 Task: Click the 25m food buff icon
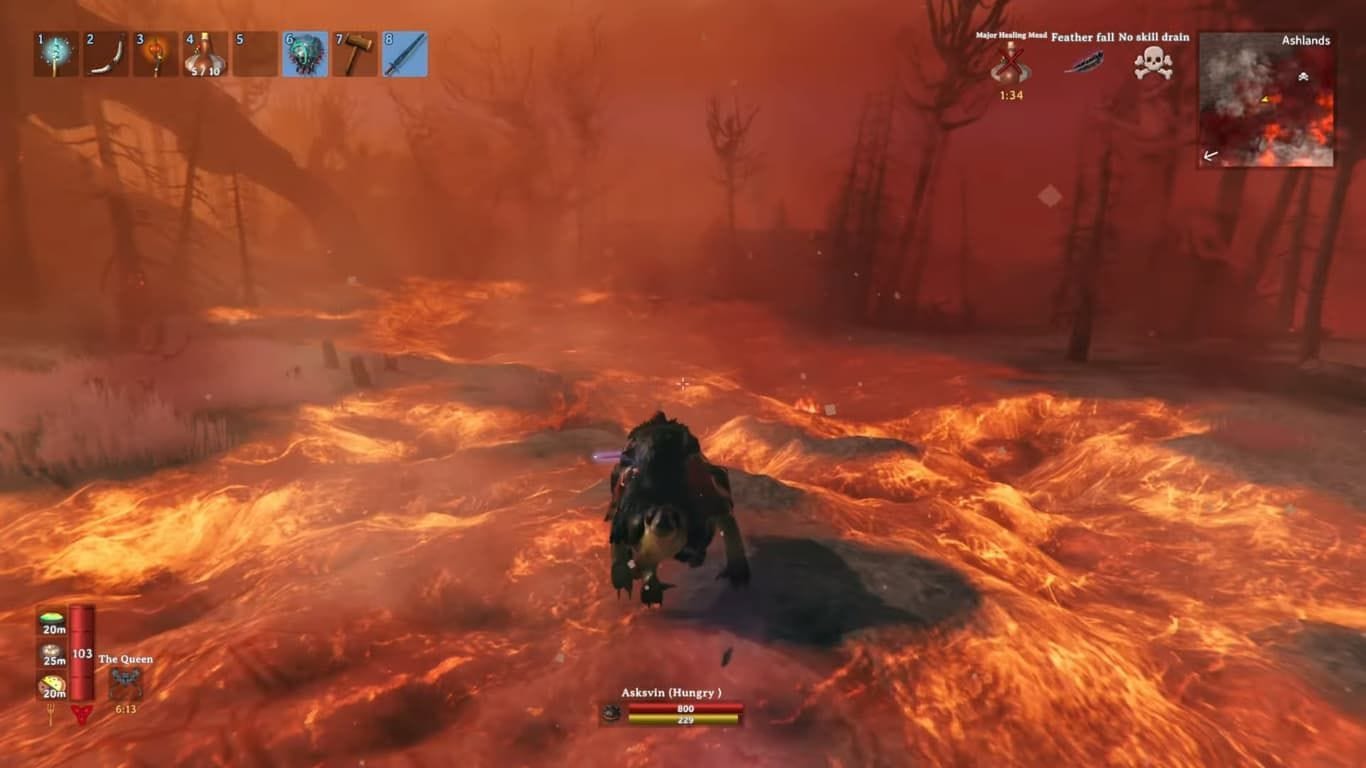(50, 651)
